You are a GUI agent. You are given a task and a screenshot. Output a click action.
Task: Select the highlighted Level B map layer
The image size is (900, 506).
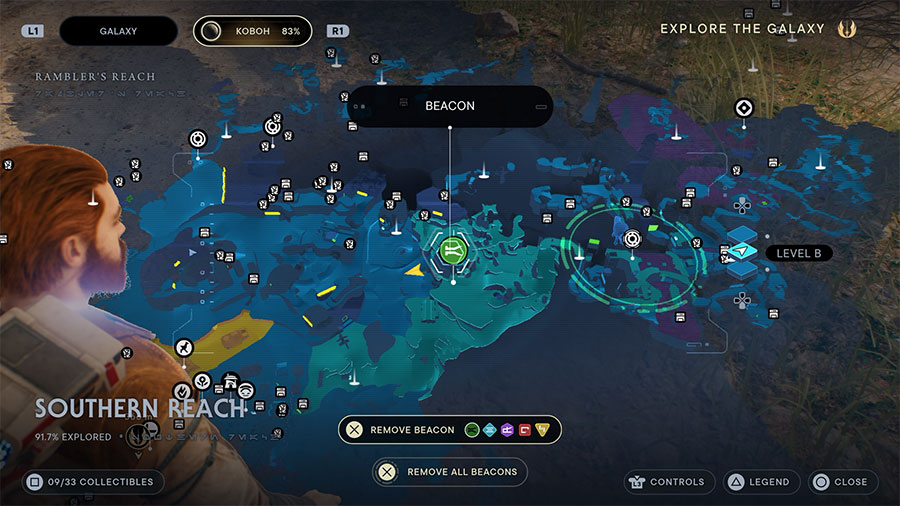click(742, 252)
